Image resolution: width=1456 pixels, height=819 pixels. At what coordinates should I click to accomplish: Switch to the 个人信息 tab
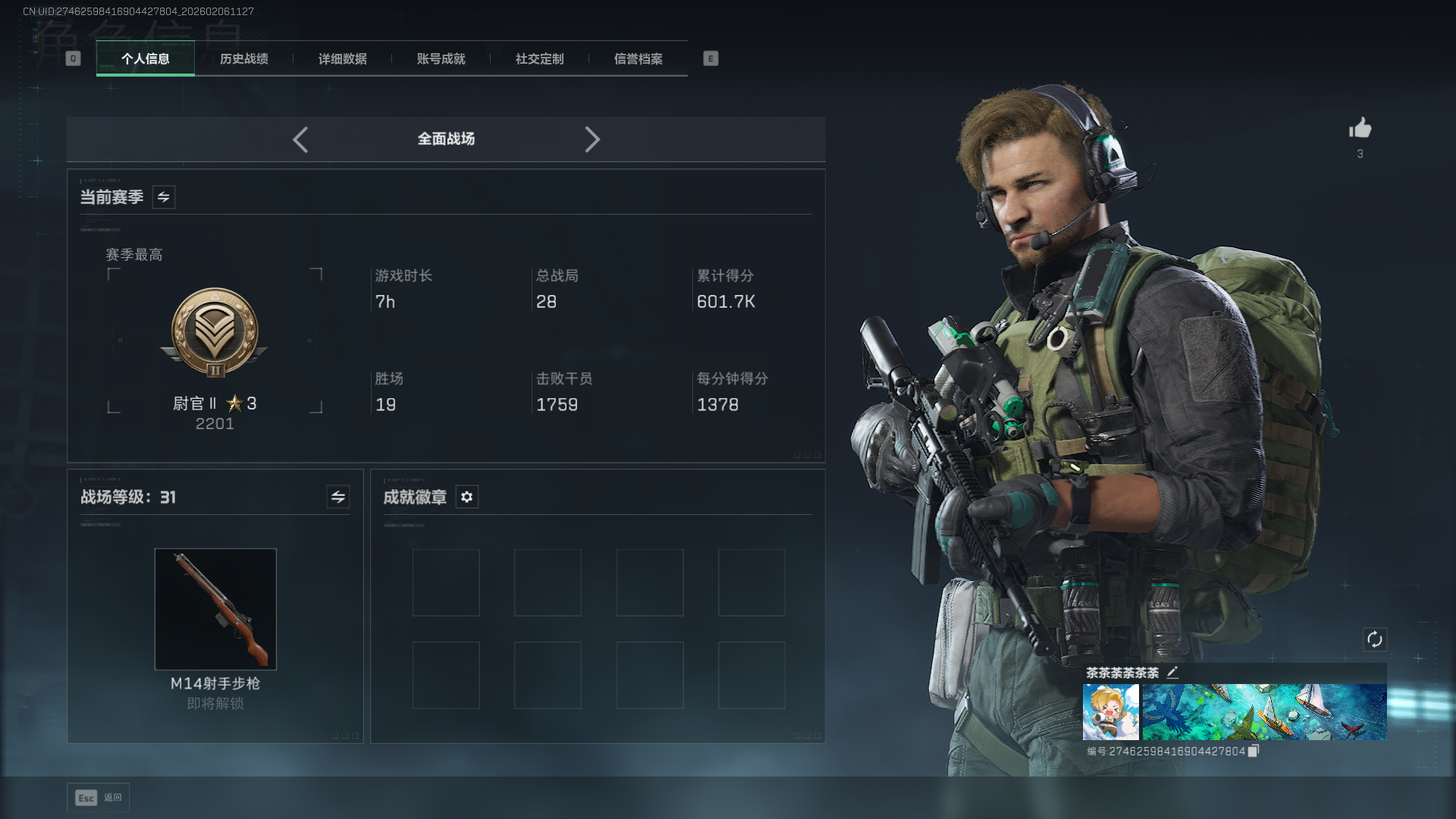pyautogui.click(x=145, y=59)
